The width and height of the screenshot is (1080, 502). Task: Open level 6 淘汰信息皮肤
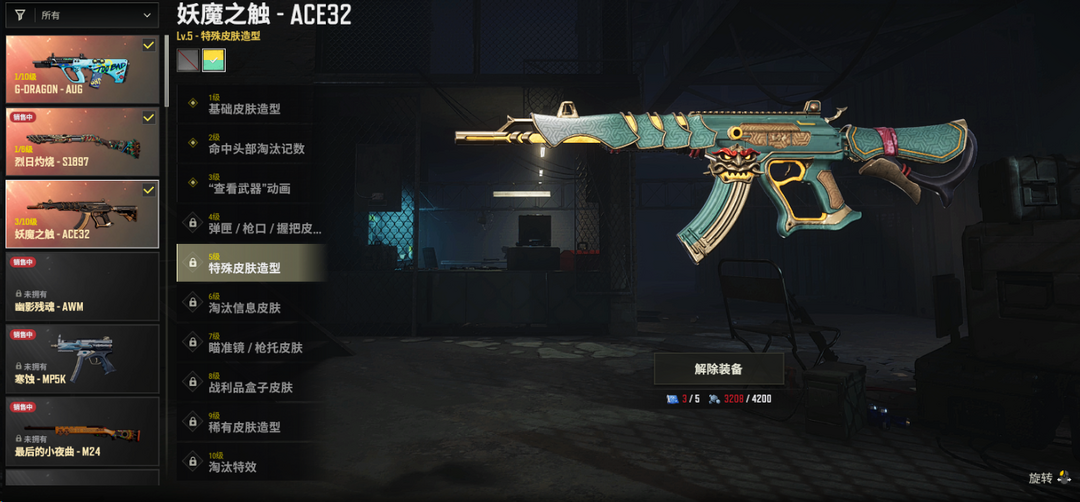pyautogui.click(x=250, y=303)
